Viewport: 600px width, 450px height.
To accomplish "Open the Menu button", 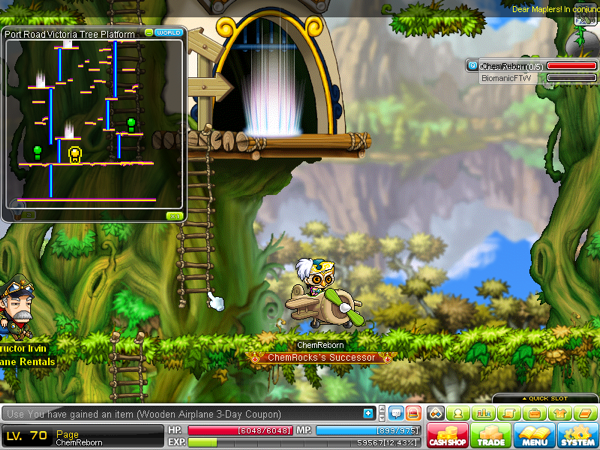I will [x=533, y=436].
